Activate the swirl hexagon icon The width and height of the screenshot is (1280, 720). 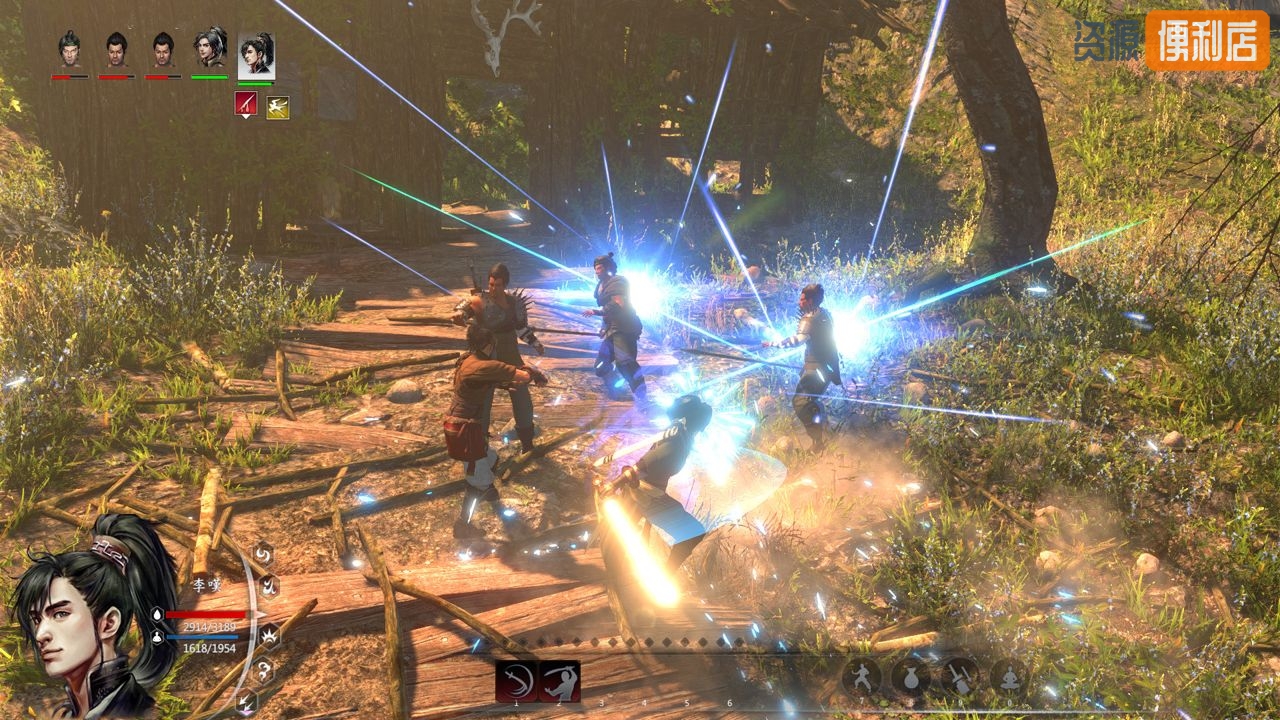(x=262, y=553)
